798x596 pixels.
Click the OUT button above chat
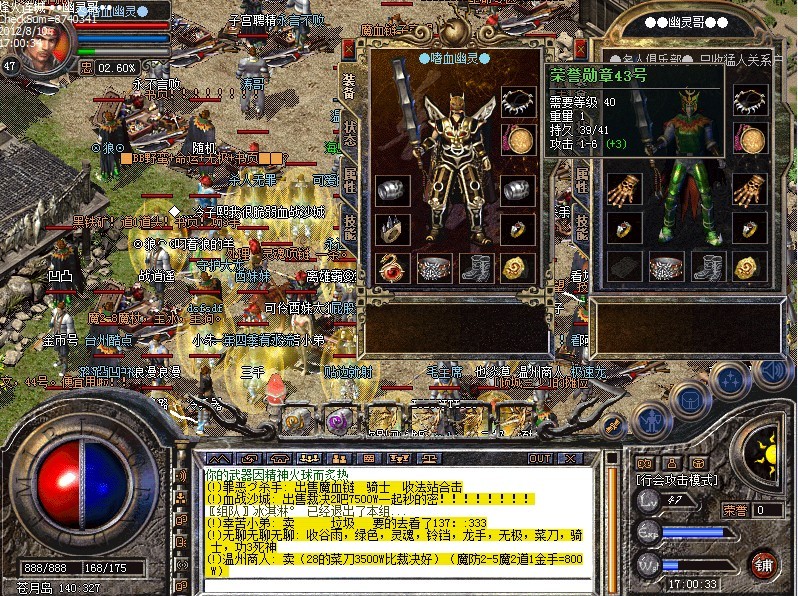point(539,458)
